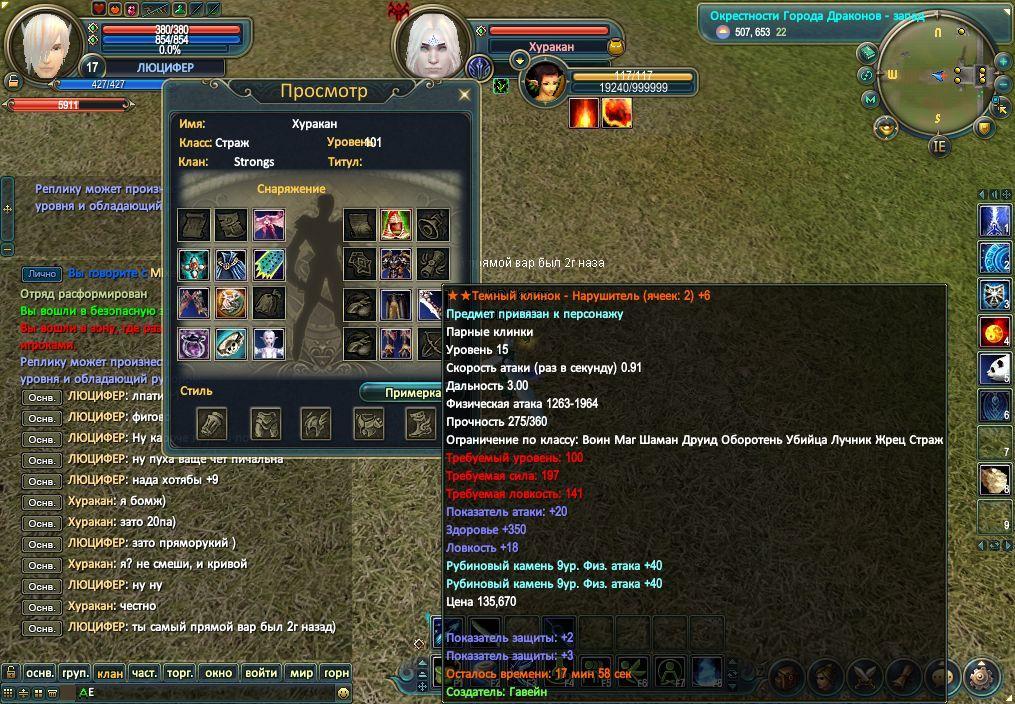Open the green book beside the minimap

868,53
